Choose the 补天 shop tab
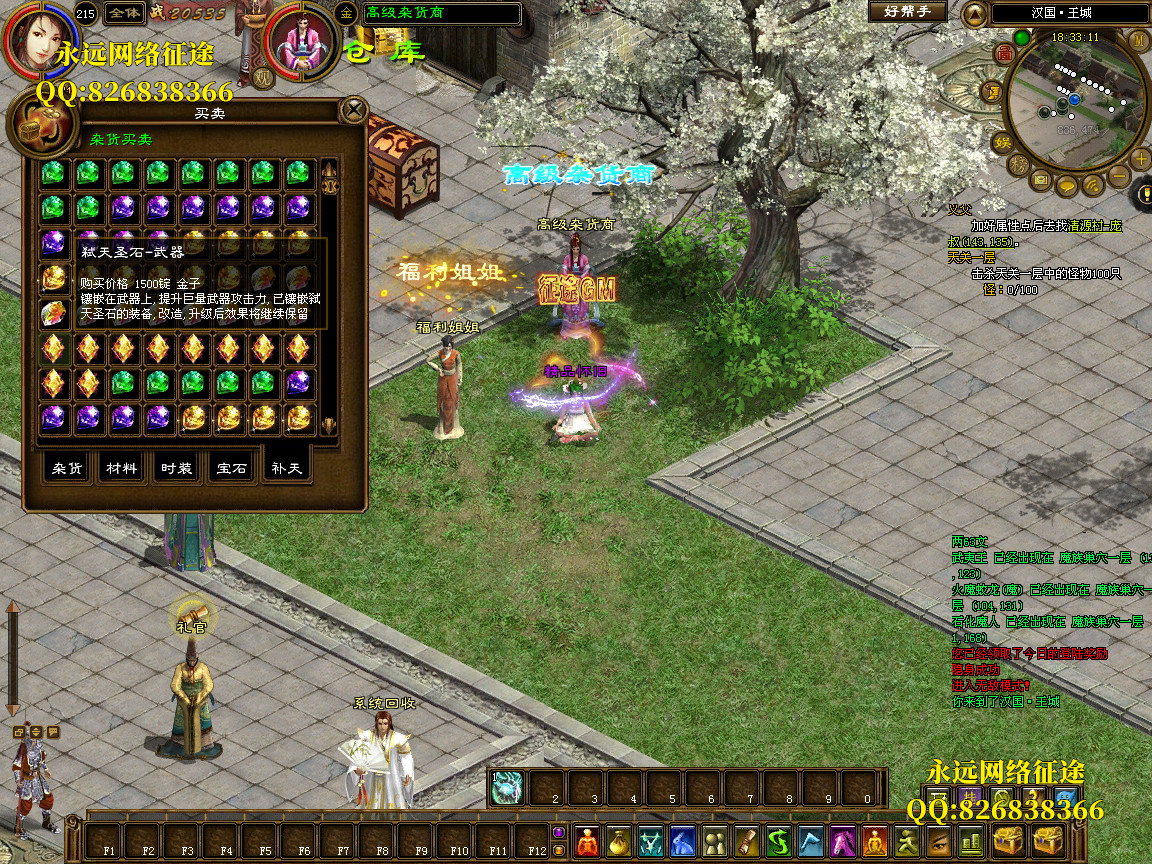Image resolution: width=1152 pixels, height=864 pixels. [286, 468]
